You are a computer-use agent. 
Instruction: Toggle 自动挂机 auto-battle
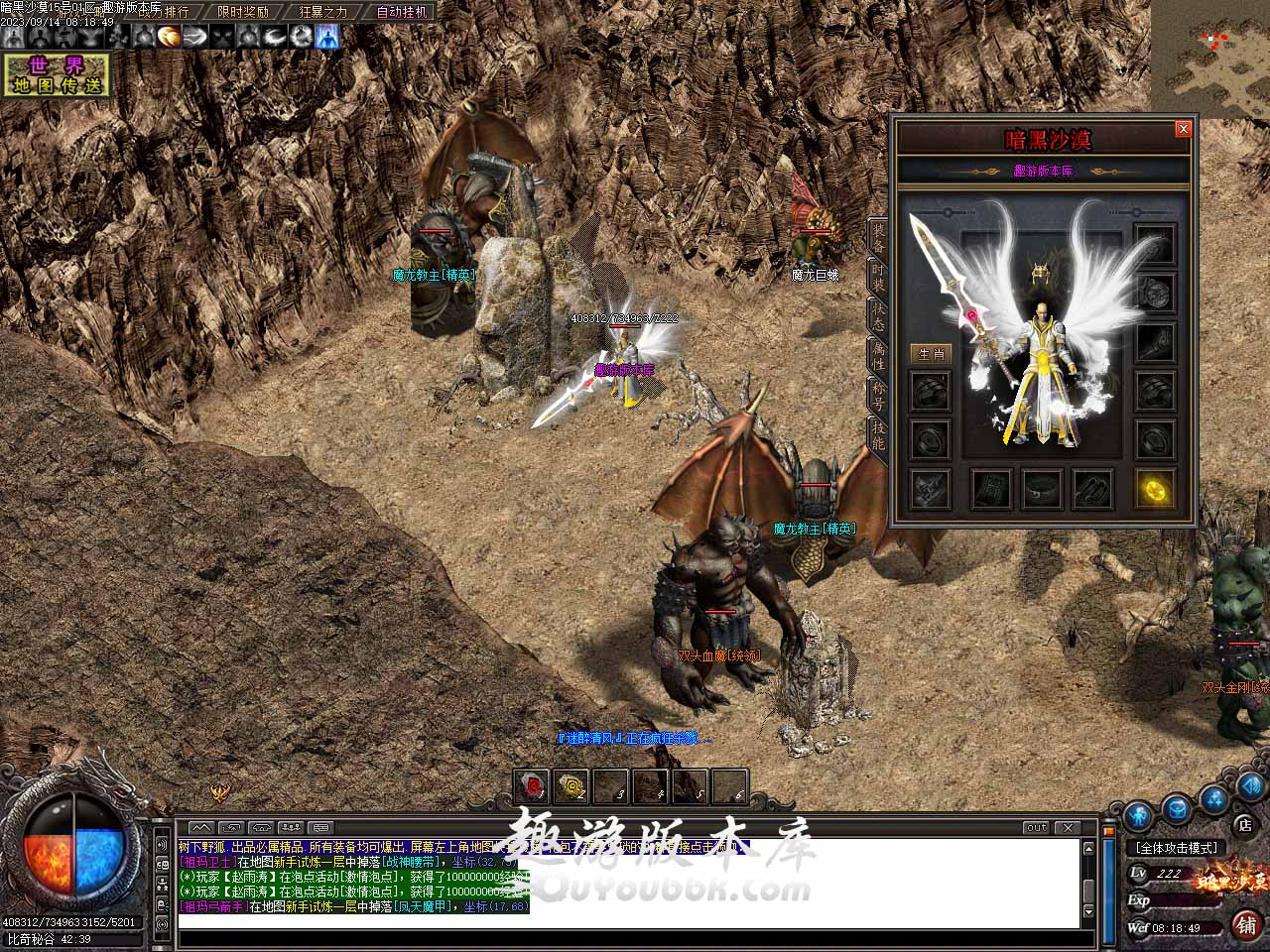tap(403, 12)
